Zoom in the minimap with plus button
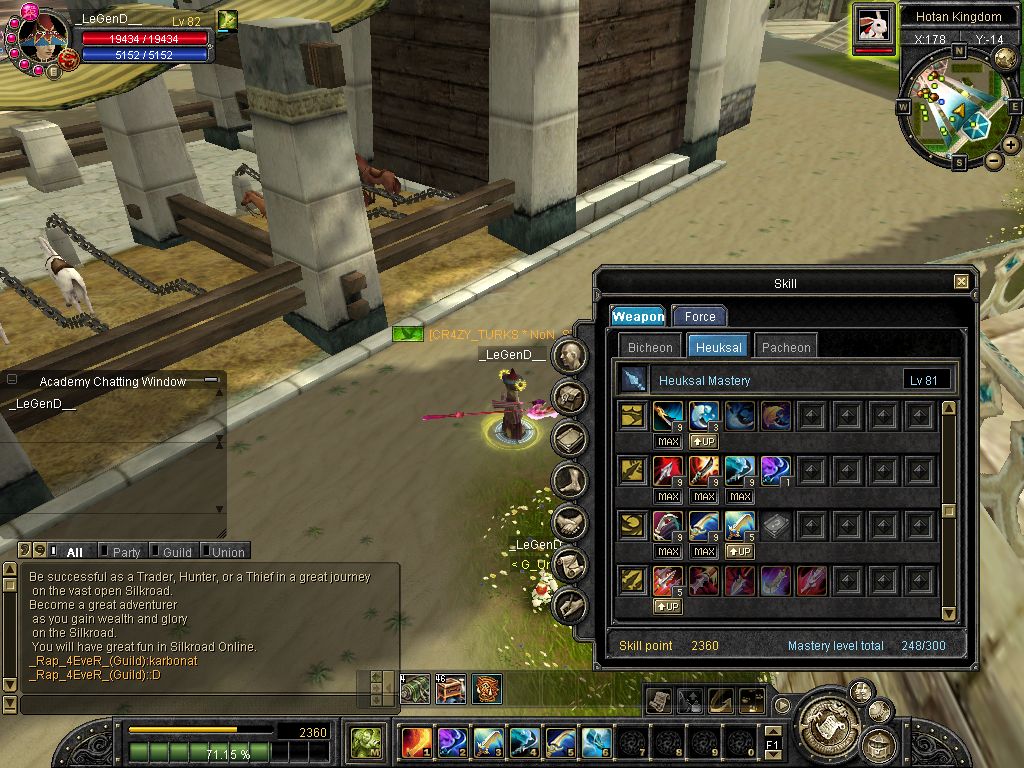The width and height of the screenshot is (1024, 768). click(1011, 145)
